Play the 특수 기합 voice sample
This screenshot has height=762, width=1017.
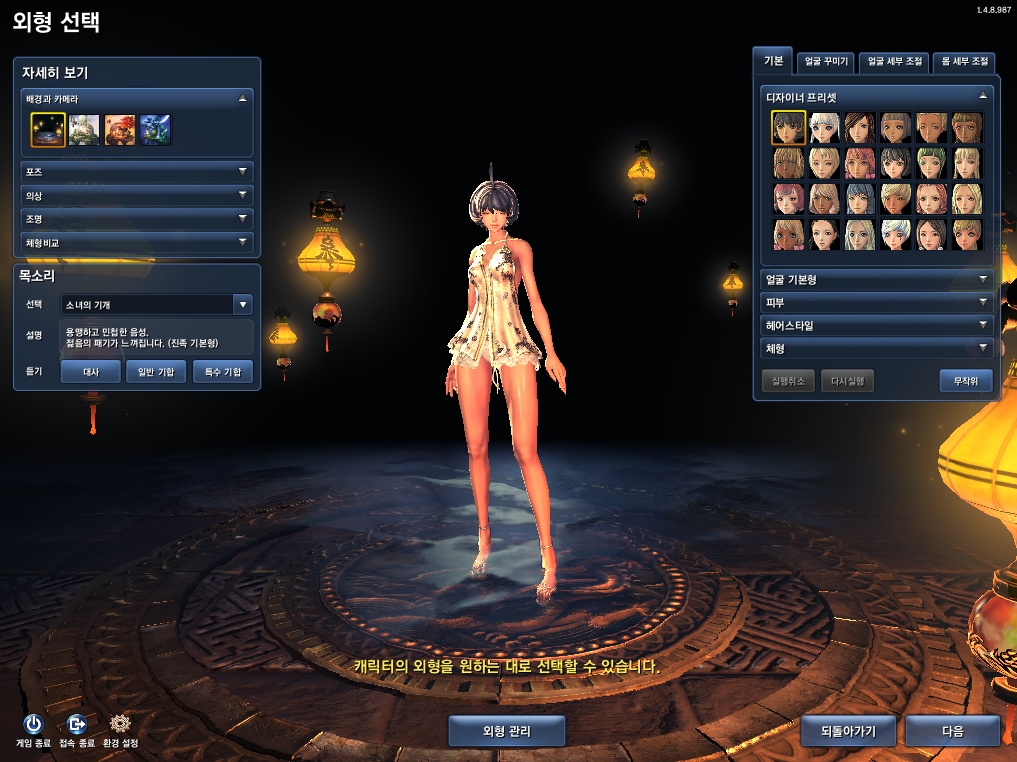click(222, 372)
